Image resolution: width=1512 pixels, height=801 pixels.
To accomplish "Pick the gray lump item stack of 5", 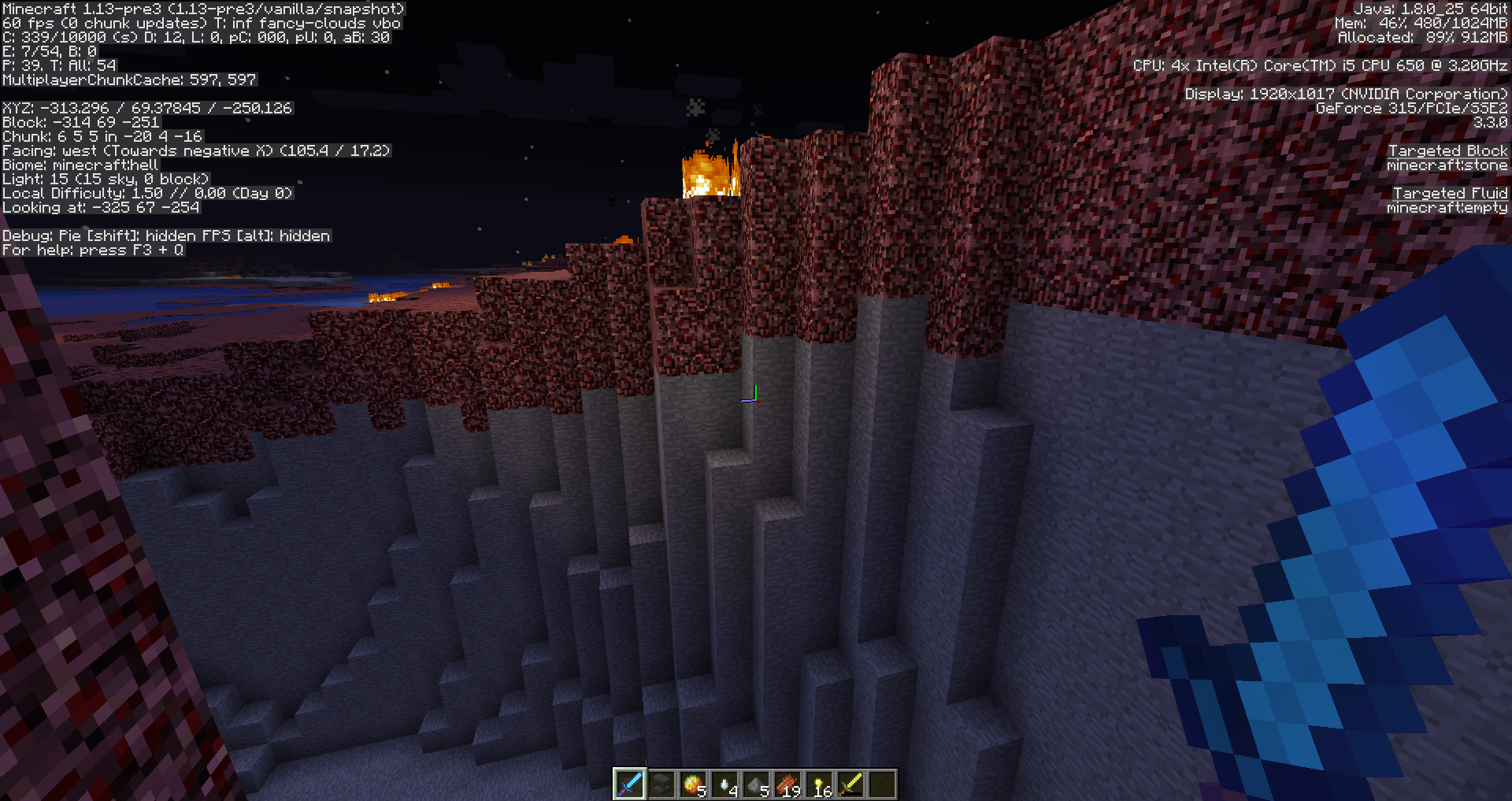I will click(756, 784).
